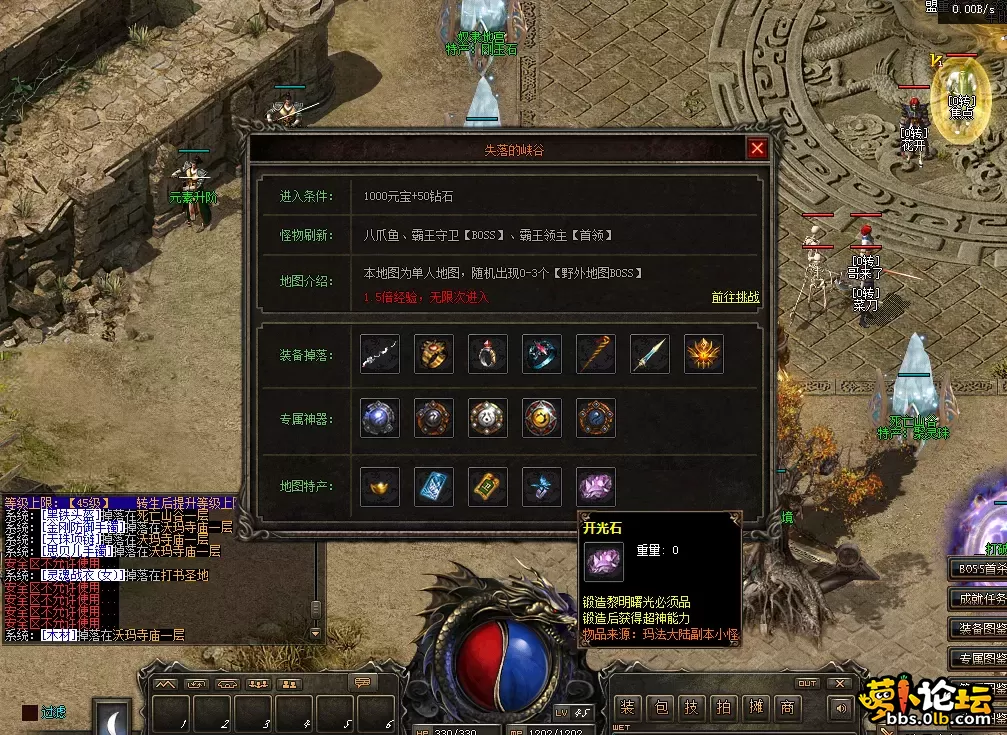Open the 专属图鉴 exclusive codex
The height and width of the screenshot is (735, 1007).
click(x=977, y=658)
